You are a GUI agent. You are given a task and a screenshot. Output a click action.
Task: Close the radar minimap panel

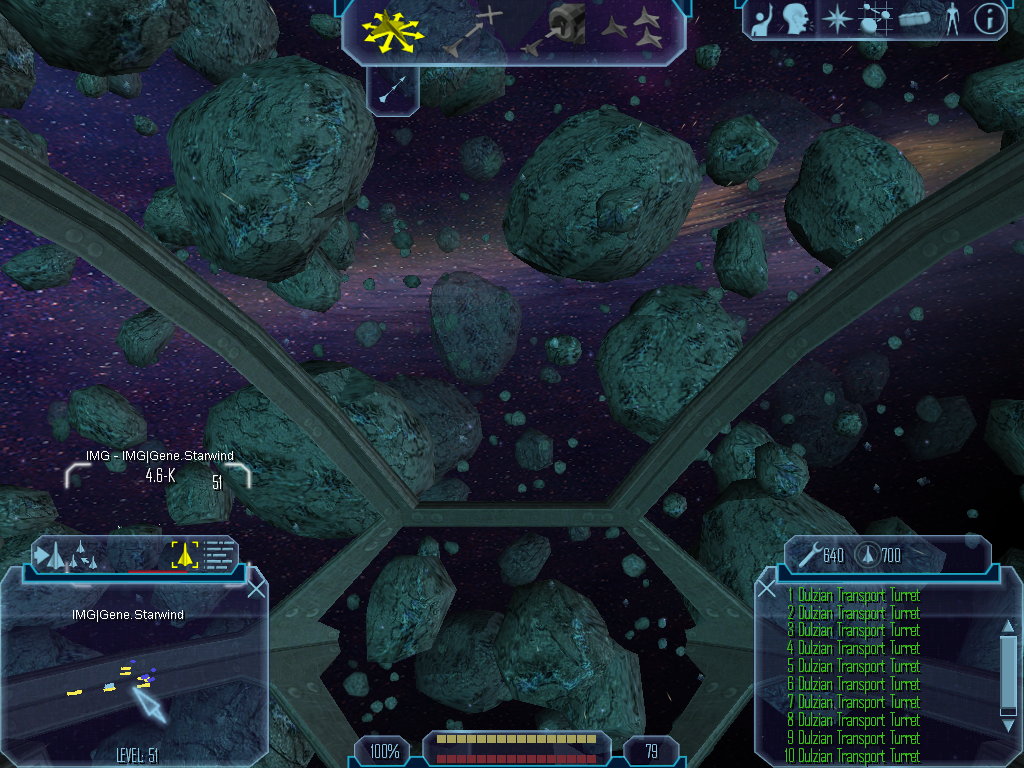pos(256,589)
